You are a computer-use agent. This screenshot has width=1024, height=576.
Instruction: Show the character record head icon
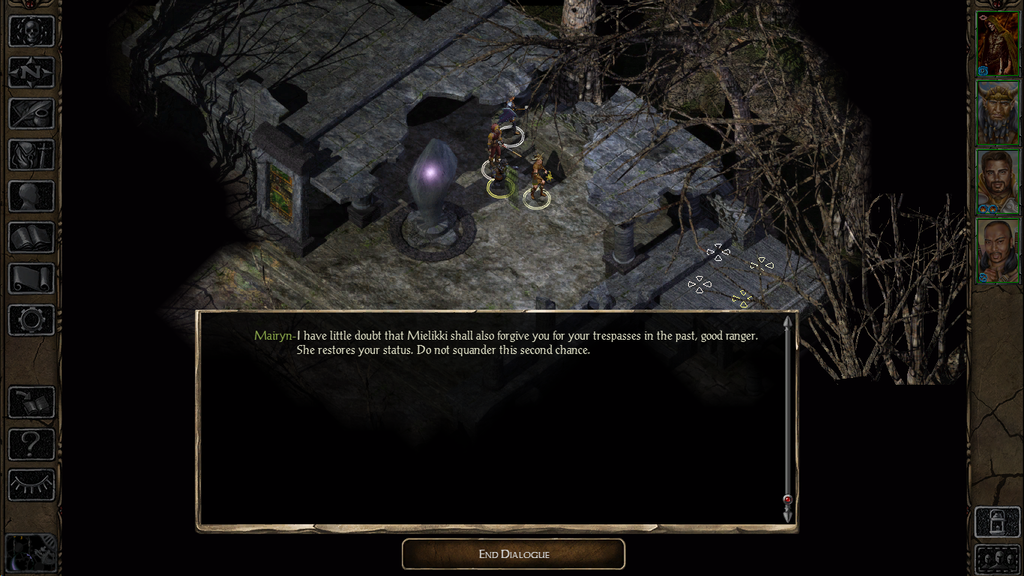point(31,196)
